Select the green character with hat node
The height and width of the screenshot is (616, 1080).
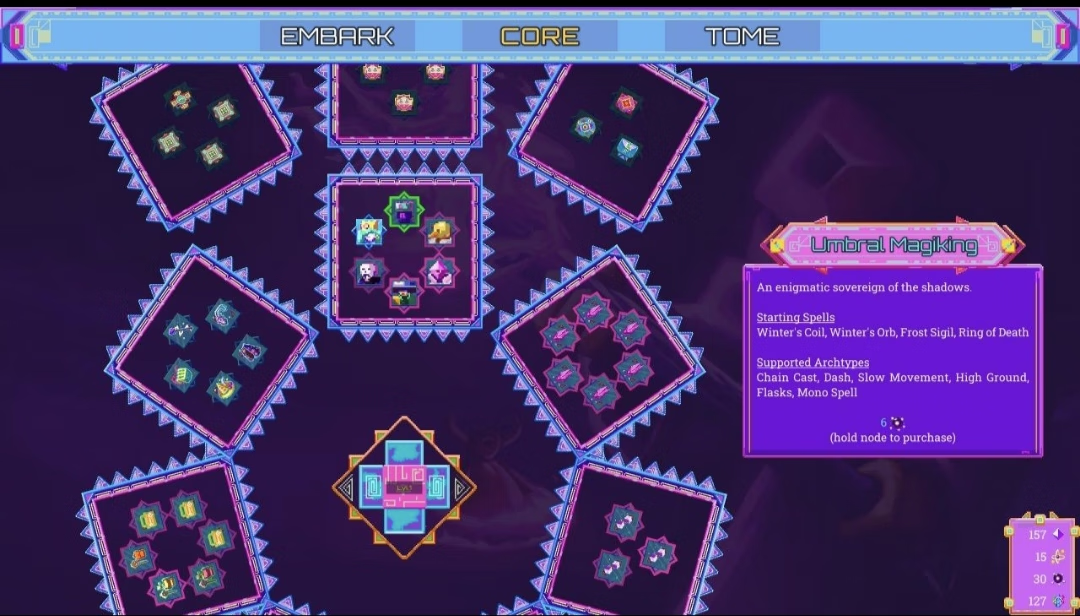[x=404, y=293]
